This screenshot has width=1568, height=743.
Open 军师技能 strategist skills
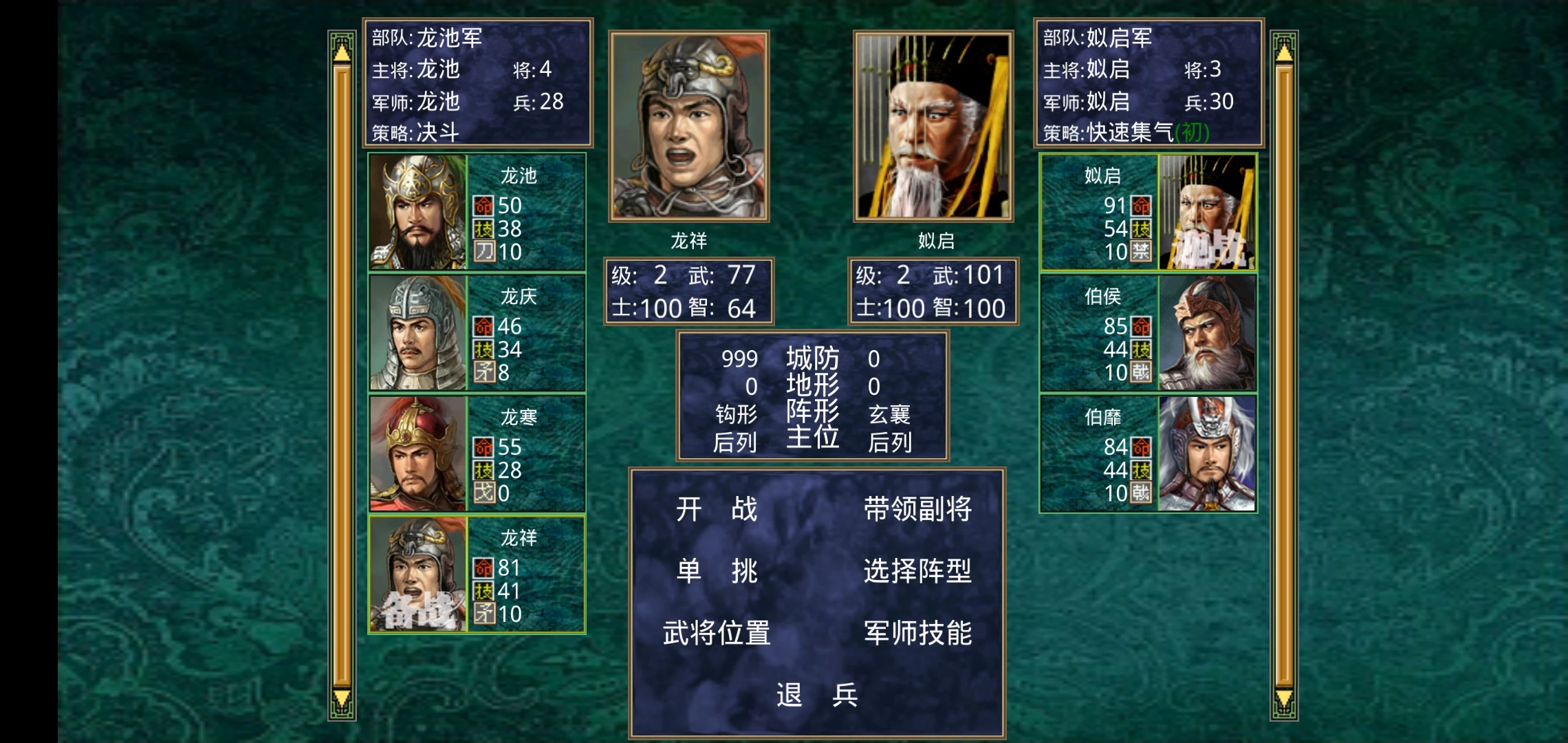coord(917,633)
